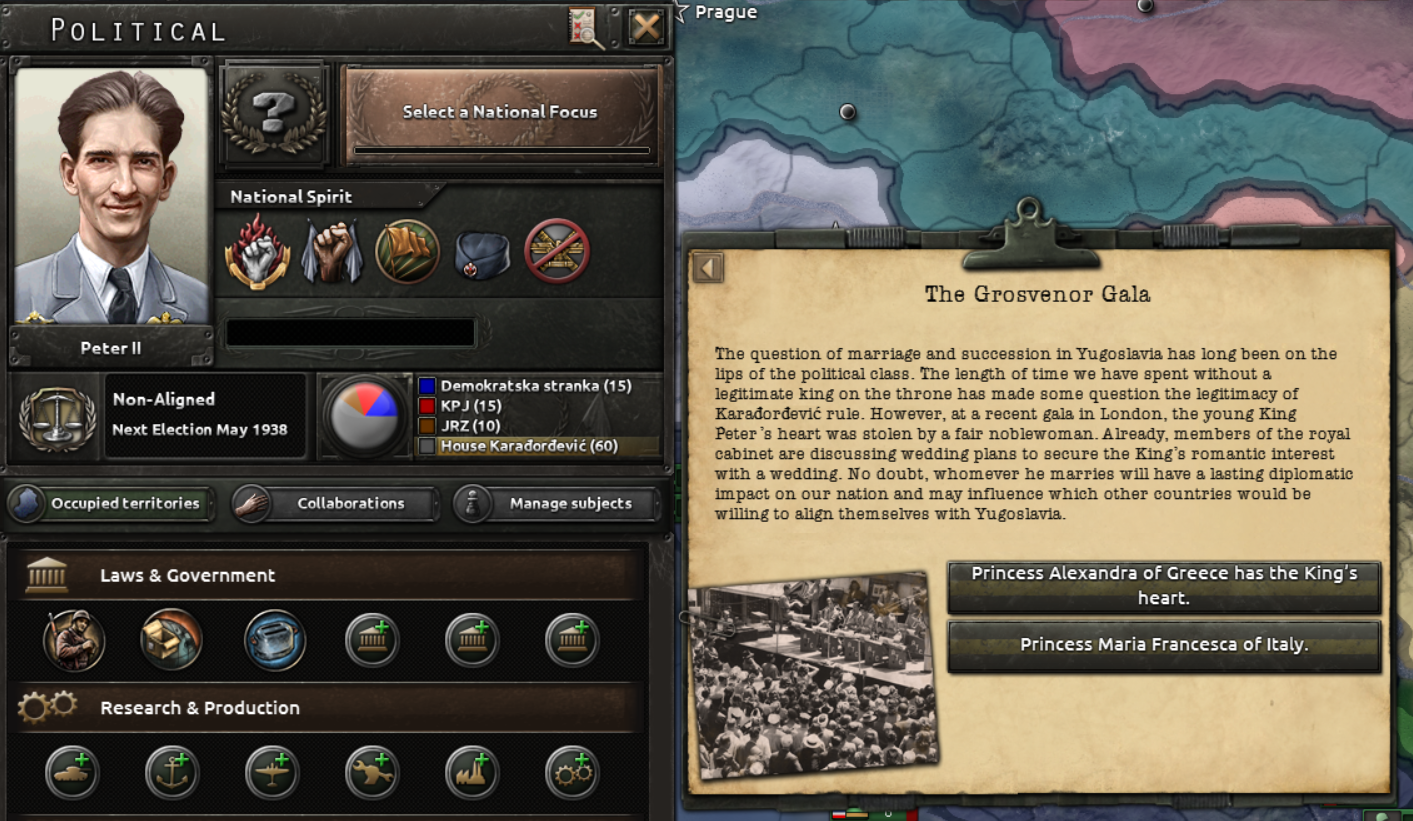Select the trade law crate icon

tap(172, 640)
